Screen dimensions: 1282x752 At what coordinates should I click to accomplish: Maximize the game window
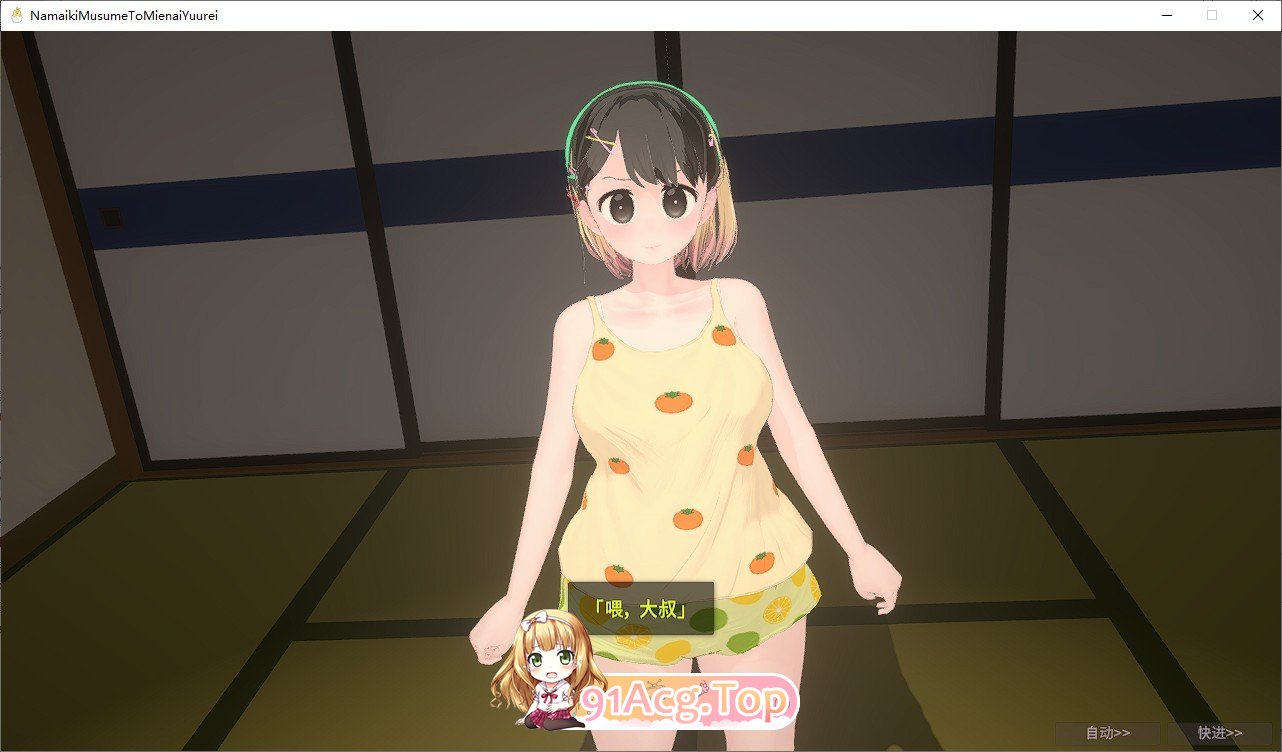coord(1212,15)
